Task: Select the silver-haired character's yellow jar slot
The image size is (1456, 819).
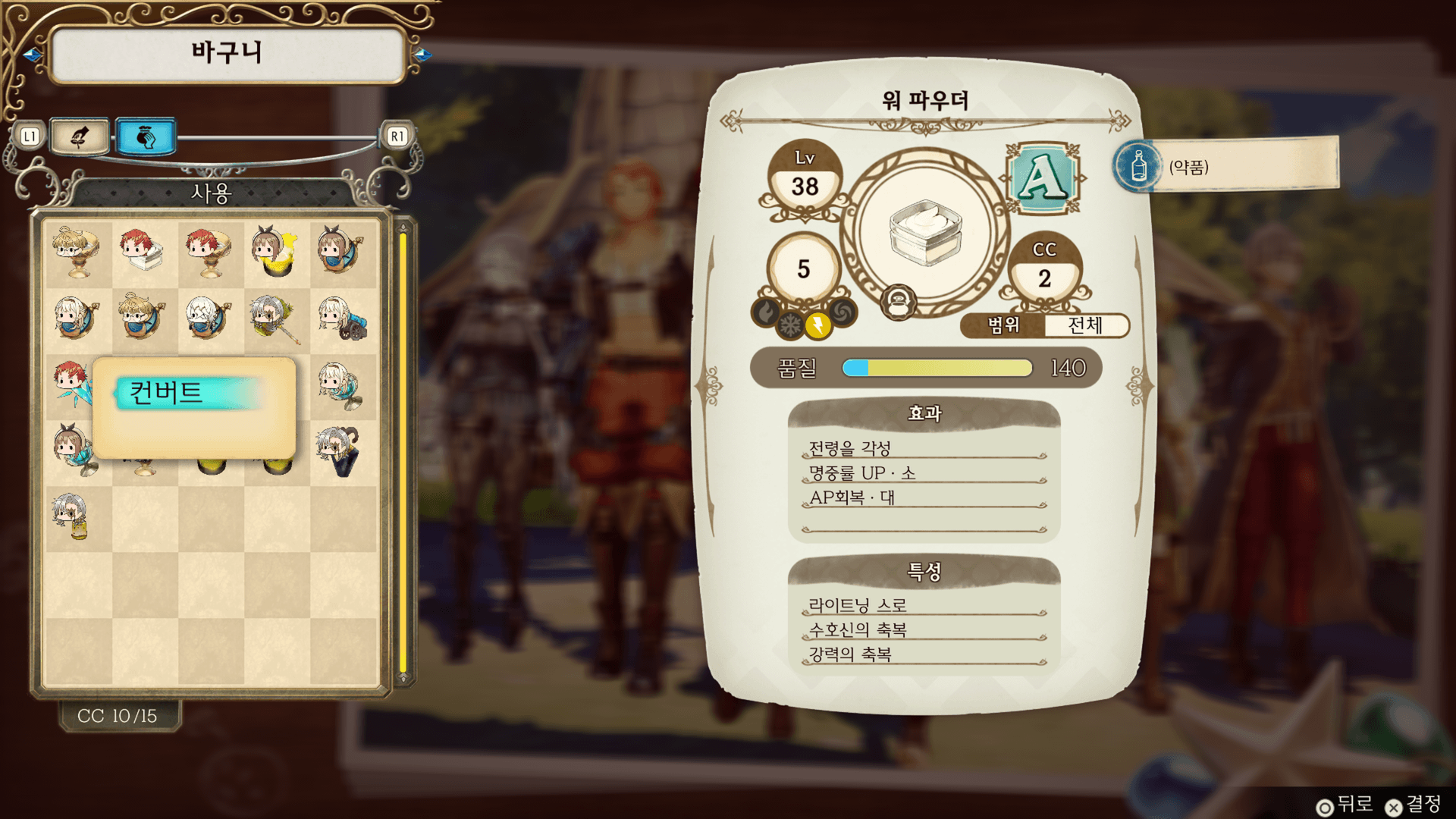Action: click(x=77, y=517)
